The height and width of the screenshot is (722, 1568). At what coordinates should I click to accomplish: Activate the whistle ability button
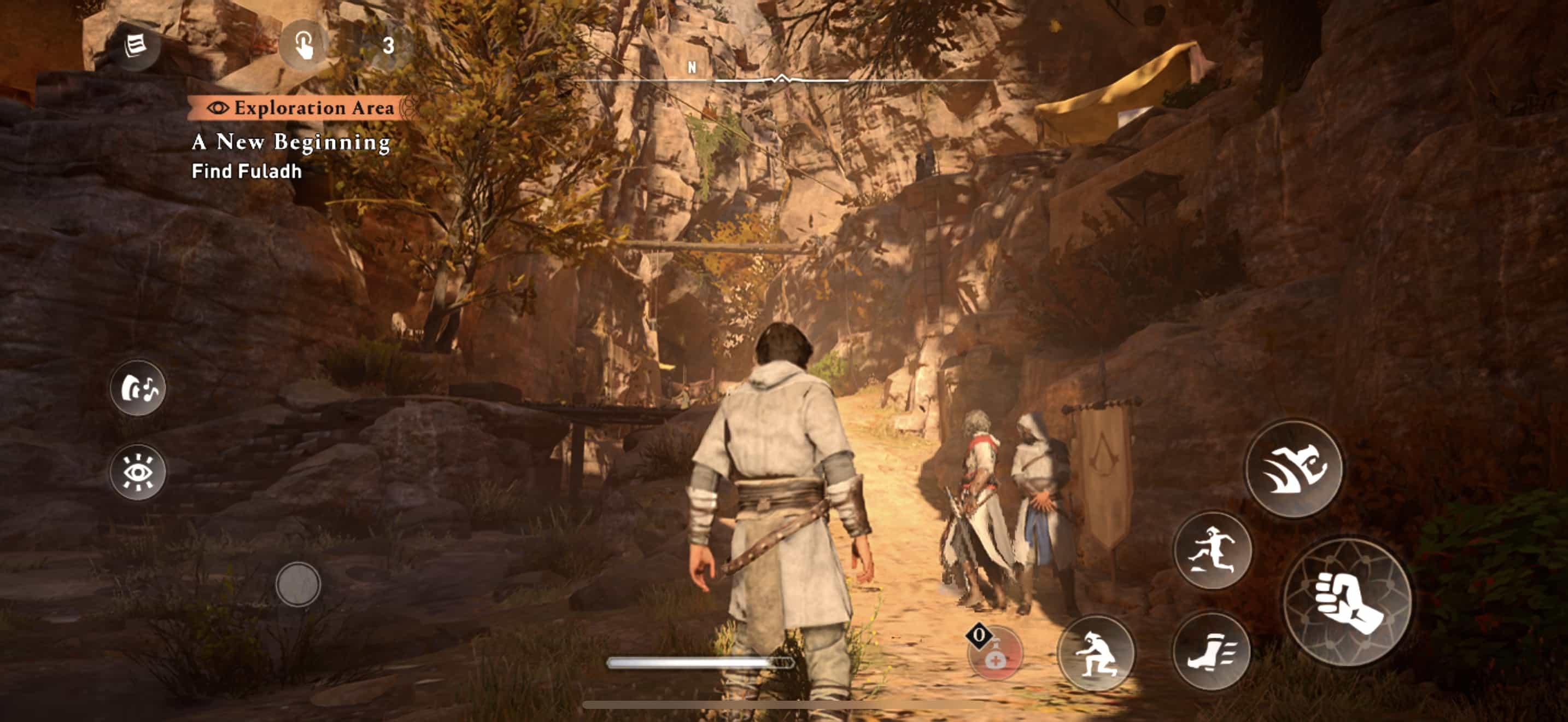point(138,388)
